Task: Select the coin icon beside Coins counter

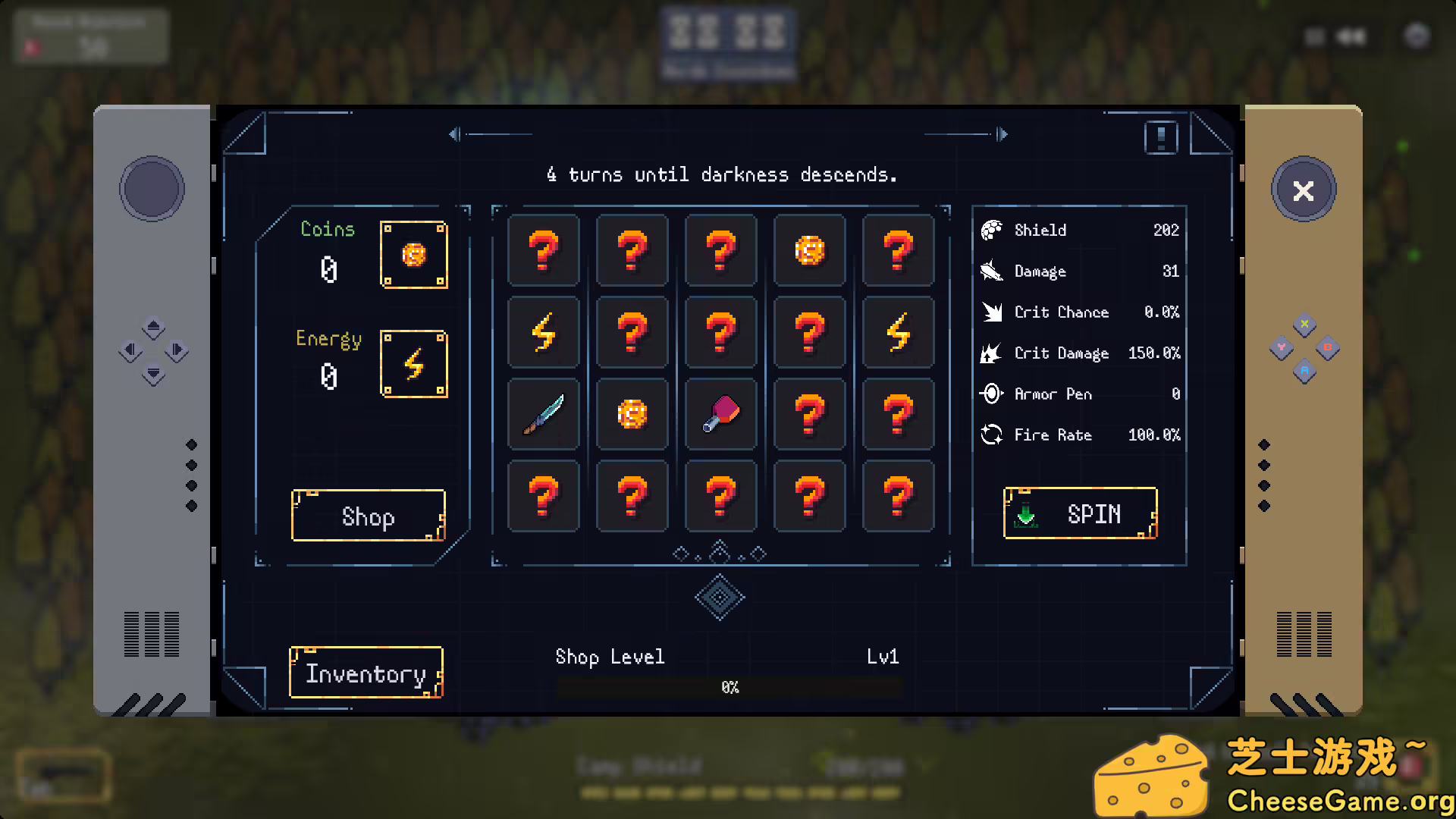Action: point(414,256)
